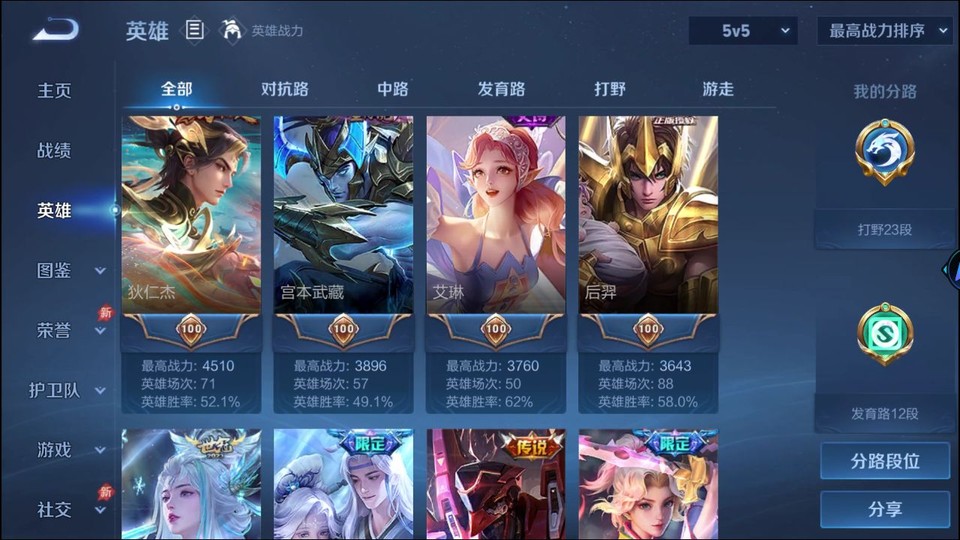Click the 分路段位 button
The image size is (960, 540).
coord(885,461)
